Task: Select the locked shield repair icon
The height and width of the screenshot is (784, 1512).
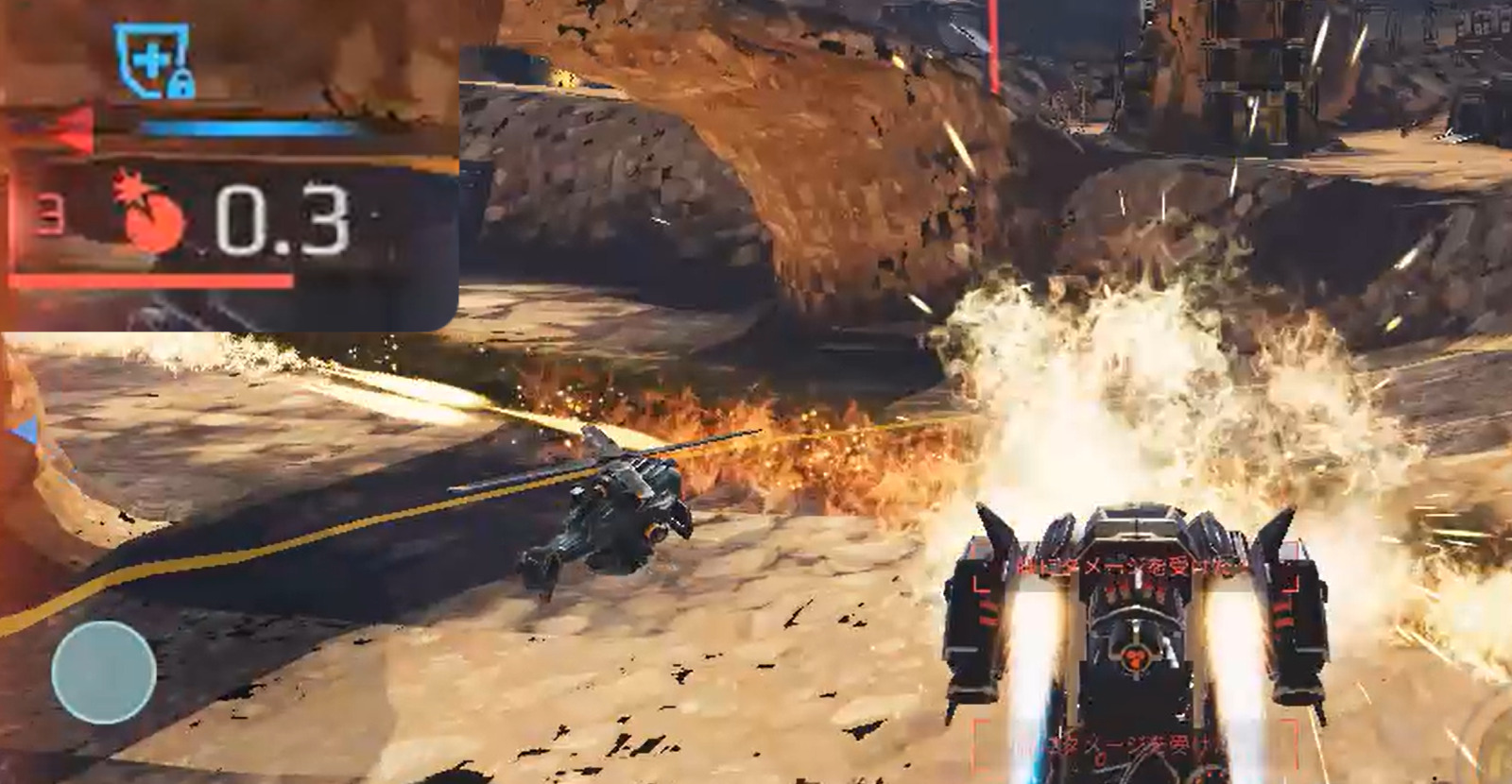Action: (153, 61)
